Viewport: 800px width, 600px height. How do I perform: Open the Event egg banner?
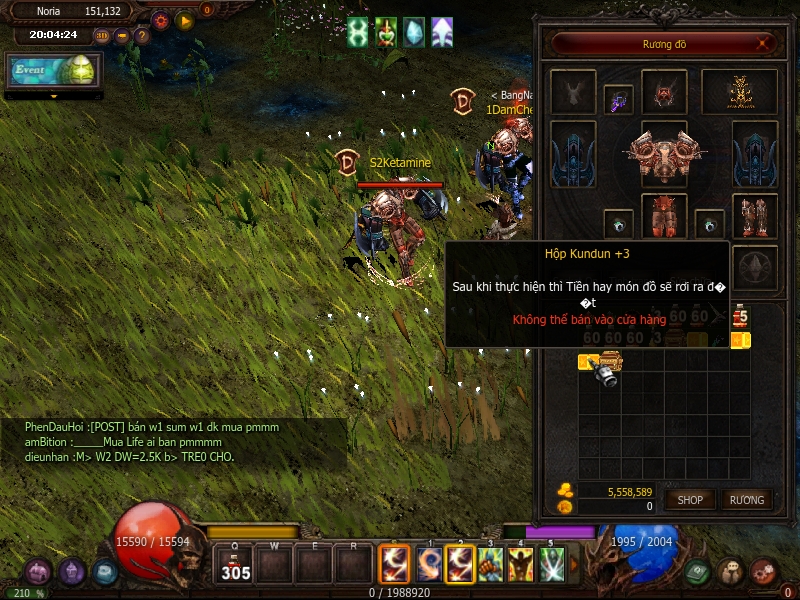pyautogui.click(x=54, y=70)
